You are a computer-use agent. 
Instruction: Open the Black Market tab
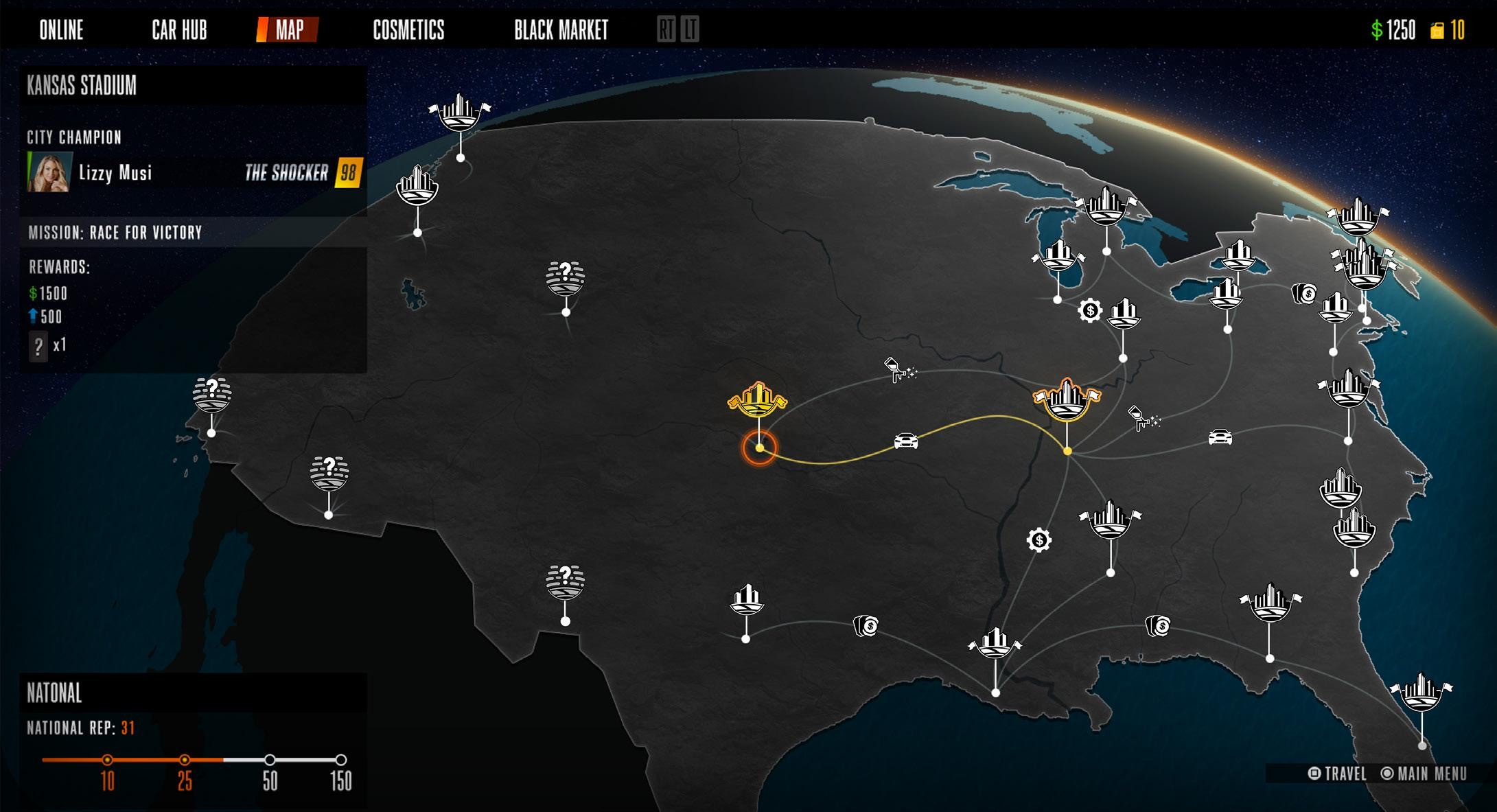point(561,30)
